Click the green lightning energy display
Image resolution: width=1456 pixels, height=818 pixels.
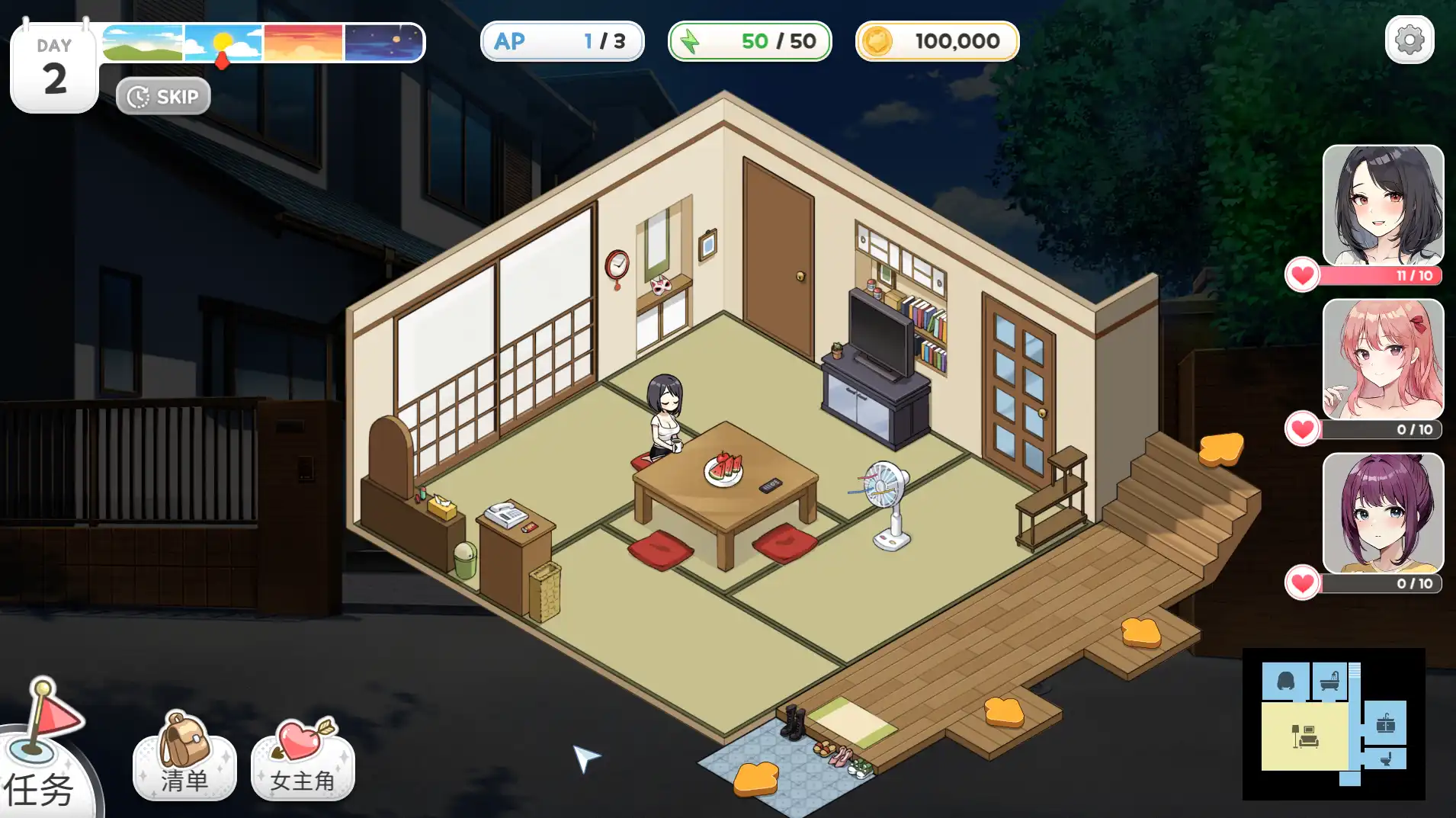click(x=749, y=41)
